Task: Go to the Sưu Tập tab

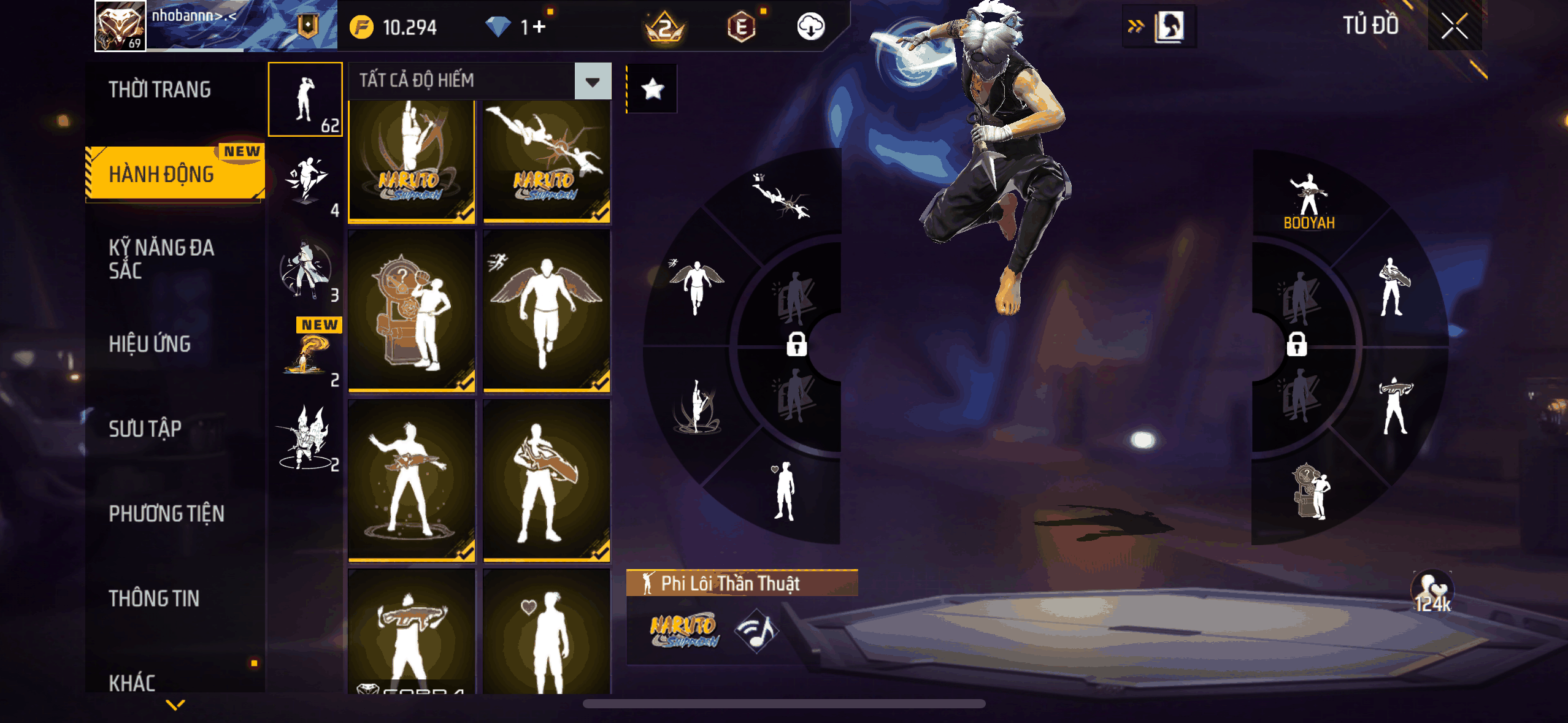Action: coord(145,429)
